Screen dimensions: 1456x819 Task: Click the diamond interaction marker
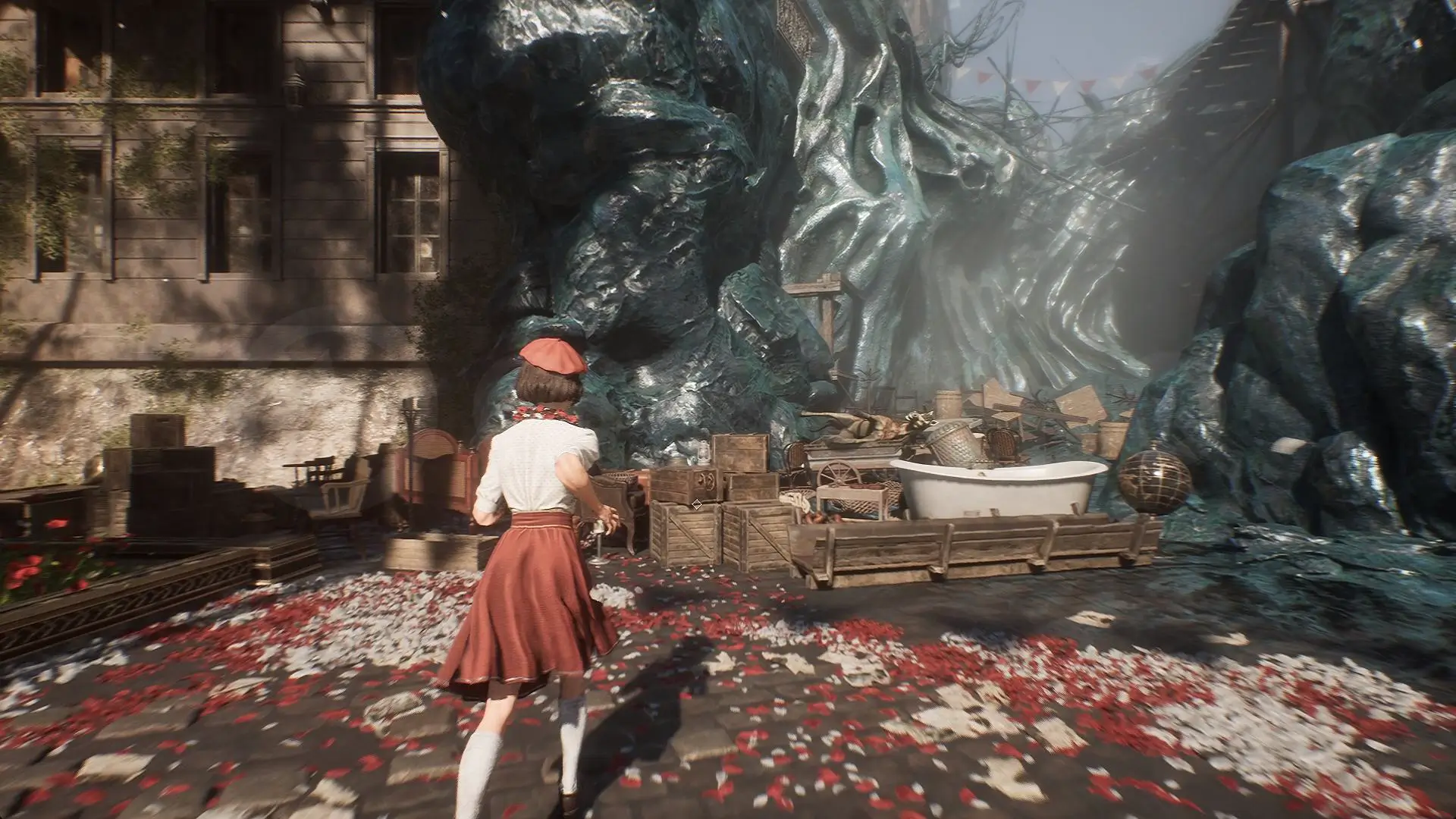(696, 504)
